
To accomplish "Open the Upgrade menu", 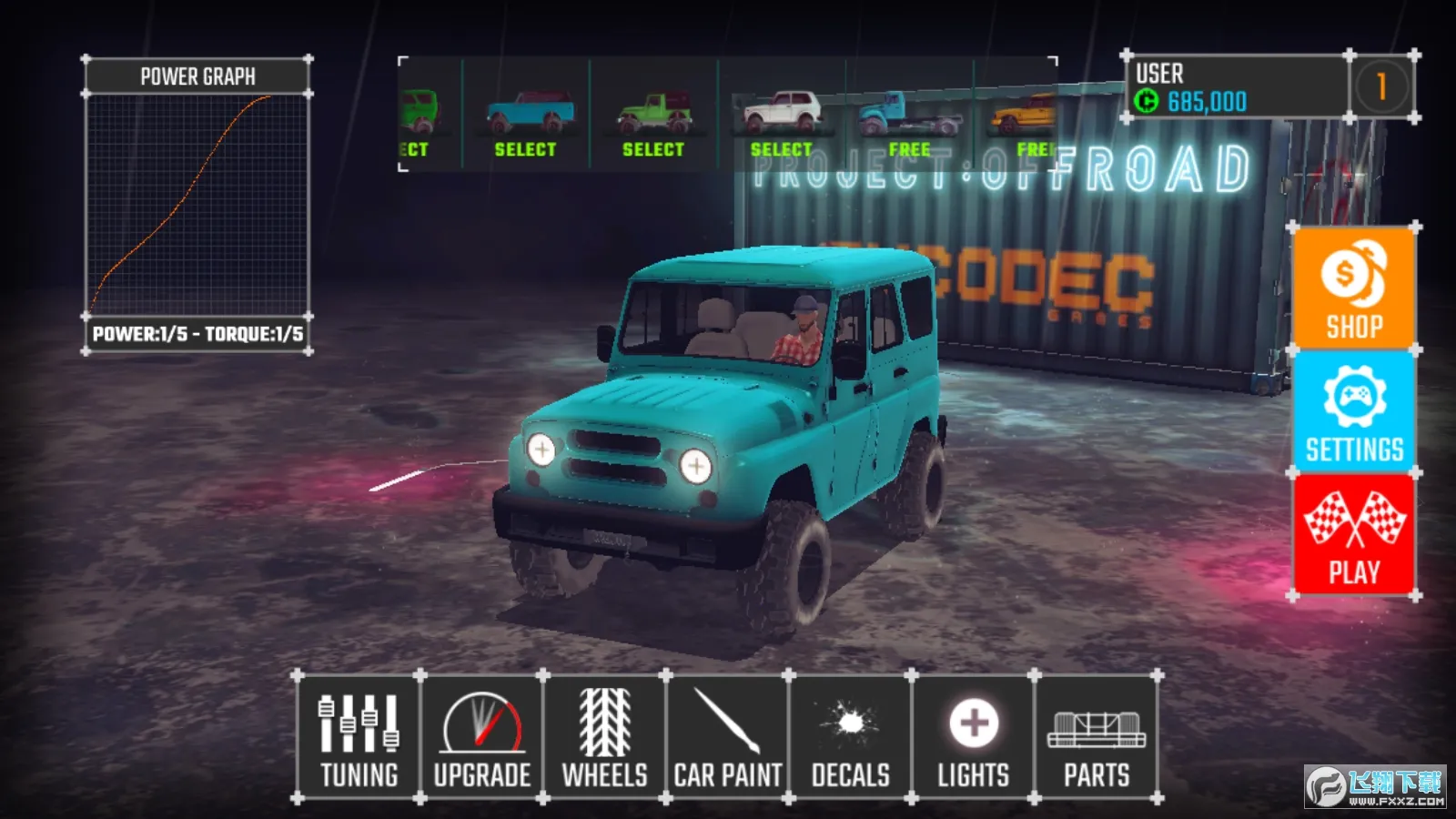I will click(481, 738).
